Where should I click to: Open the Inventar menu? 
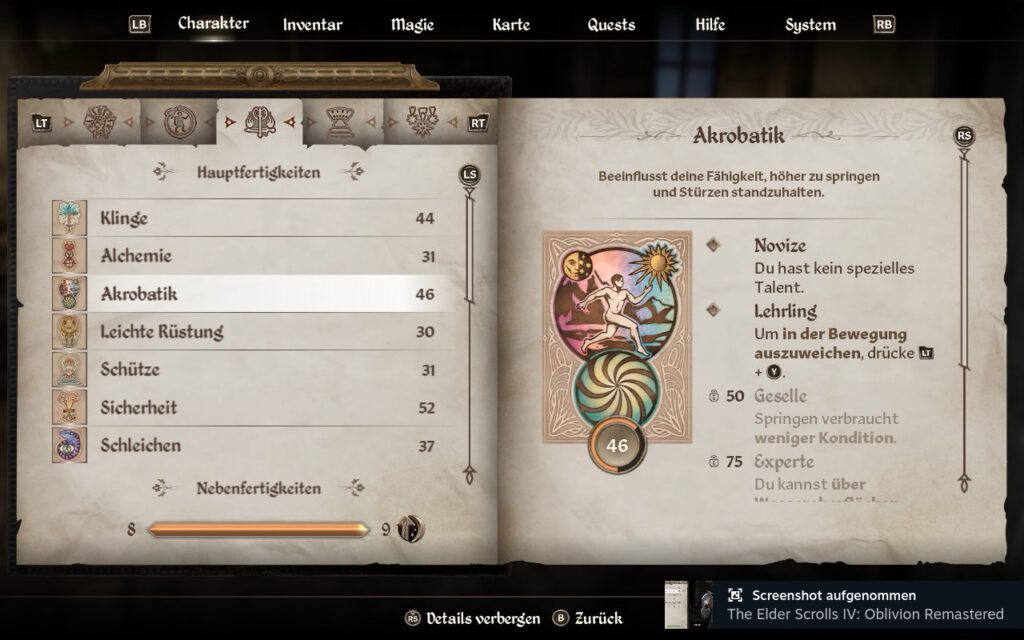[x=312, y=25]
